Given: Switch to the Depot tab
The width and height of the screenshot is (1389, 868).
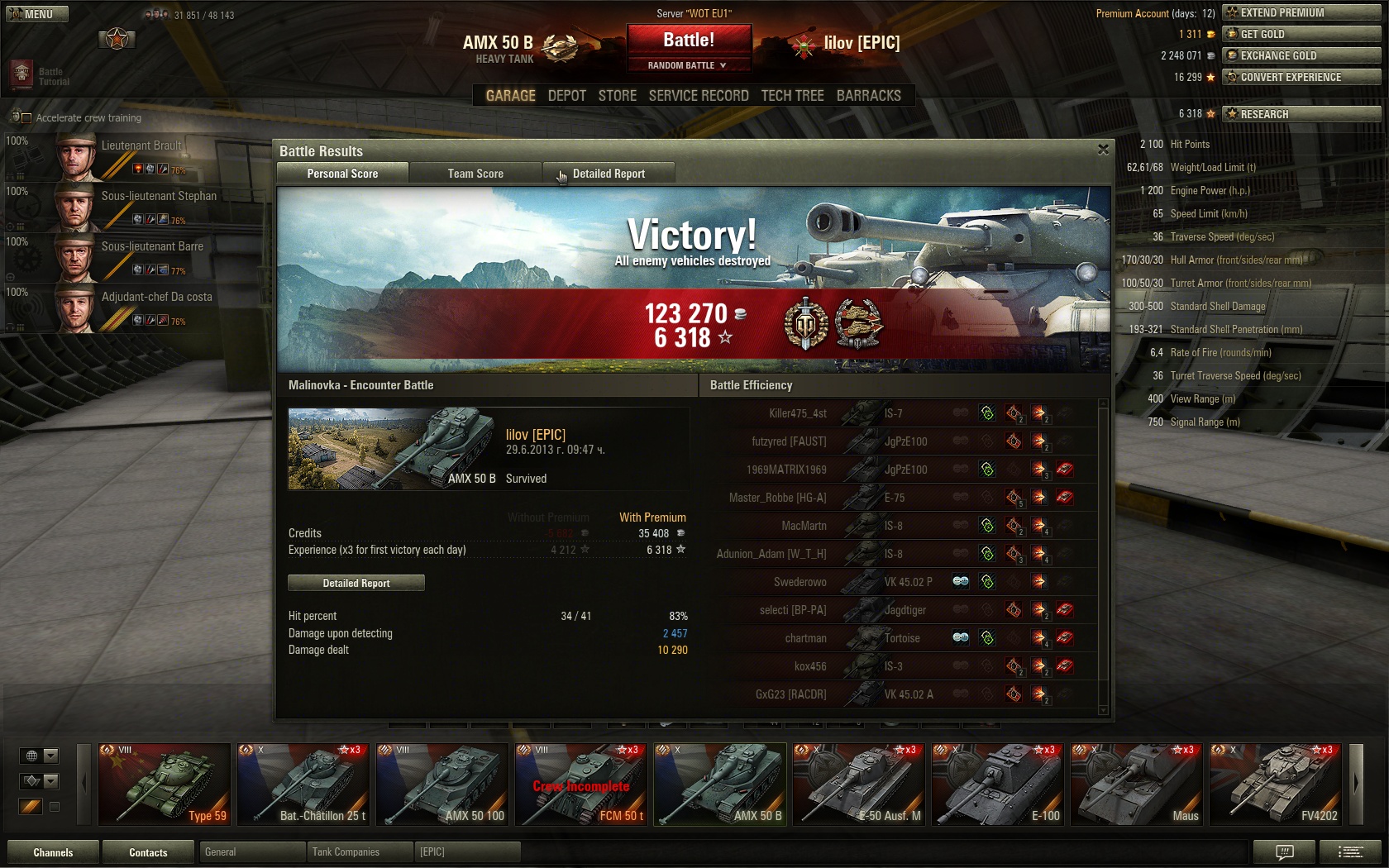Looking at the screenshot, I should (x=566, y=96).
